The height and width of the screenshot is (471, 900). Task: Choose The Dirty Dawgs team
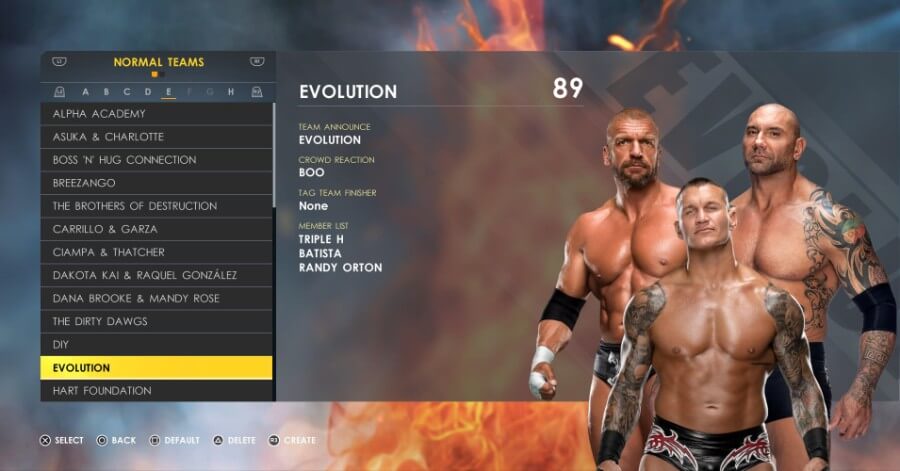[x=156, y=321]
